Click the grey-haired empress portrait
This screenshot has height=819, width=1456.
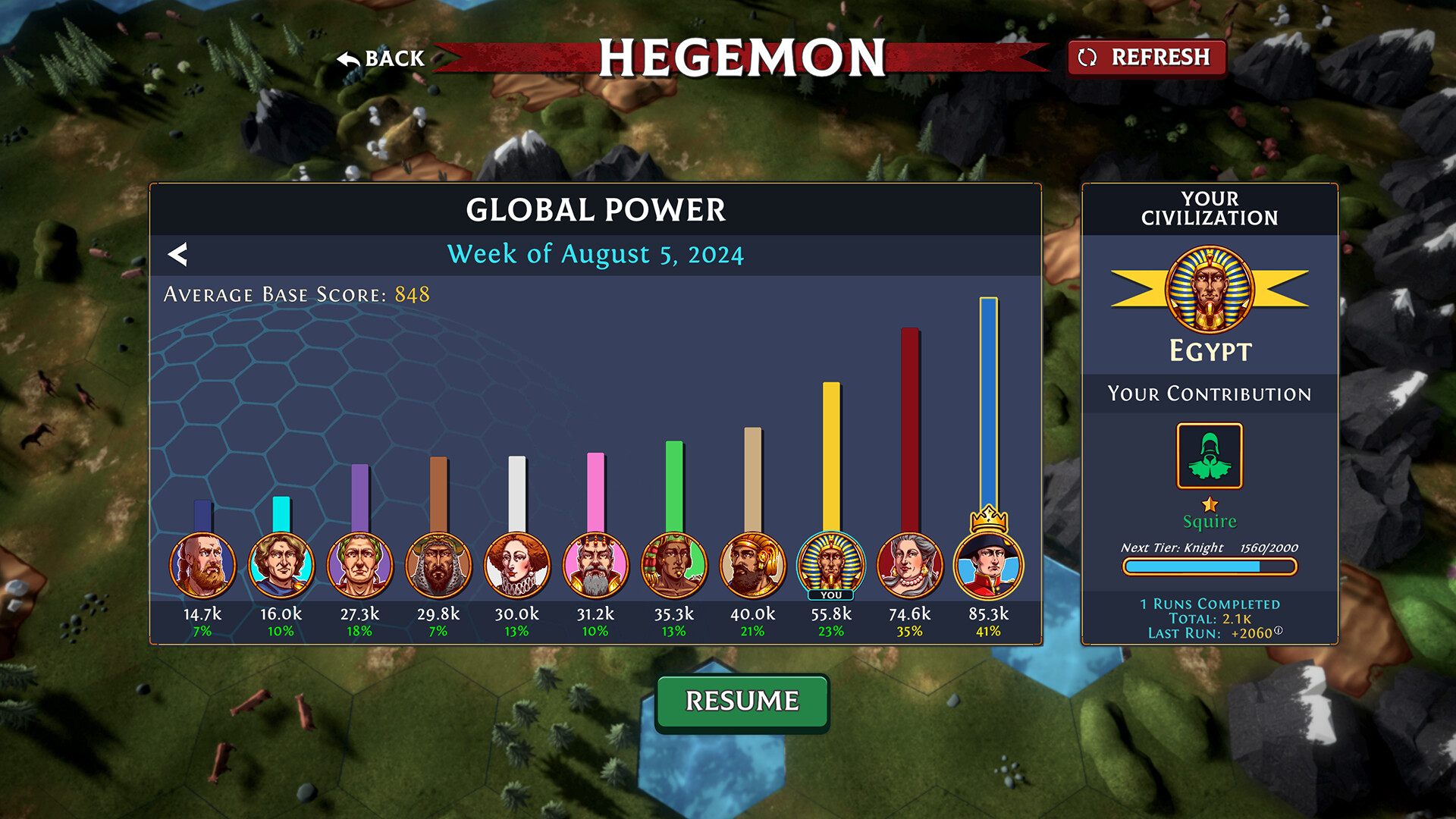(x=909, y=565)
